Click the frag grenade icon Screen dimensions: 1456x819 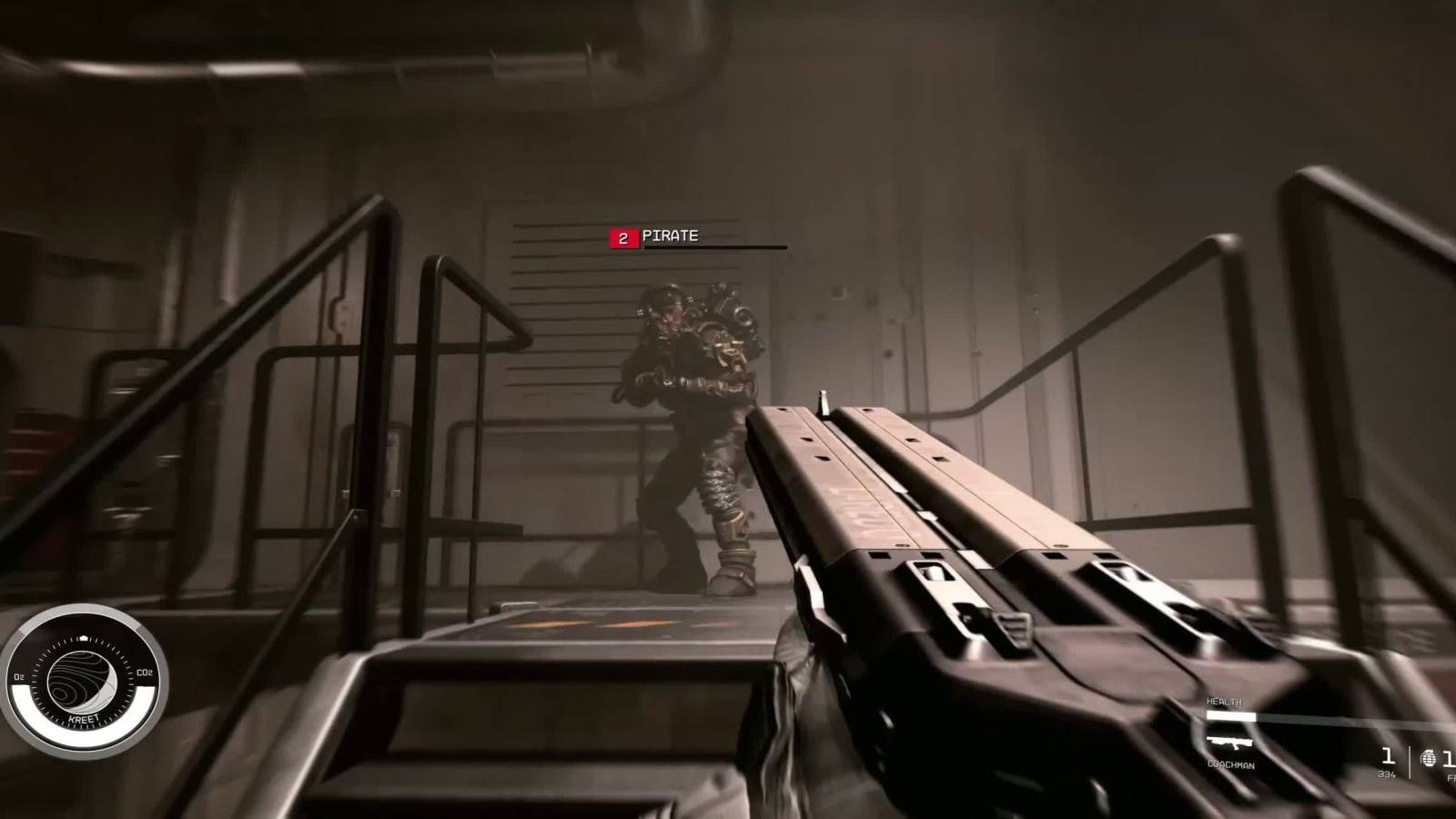[1429, 759]
